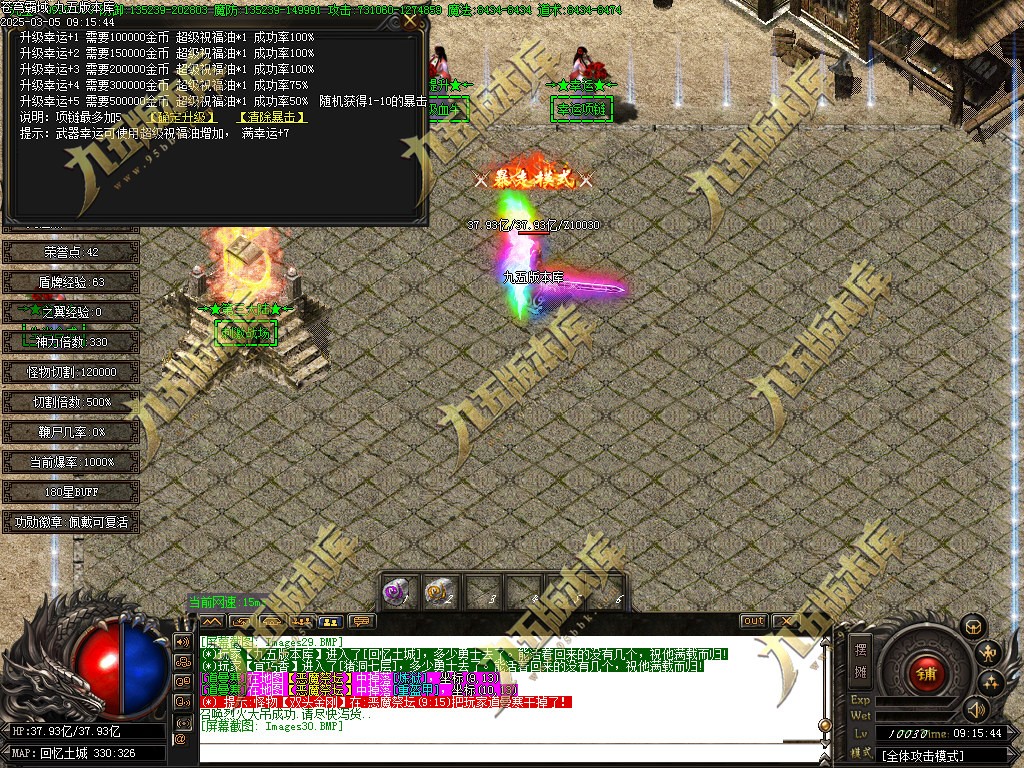This screenshot has height=768, width=1024.
Task: Select the 神力倍数 button
Action: click(x=71, y=342)
